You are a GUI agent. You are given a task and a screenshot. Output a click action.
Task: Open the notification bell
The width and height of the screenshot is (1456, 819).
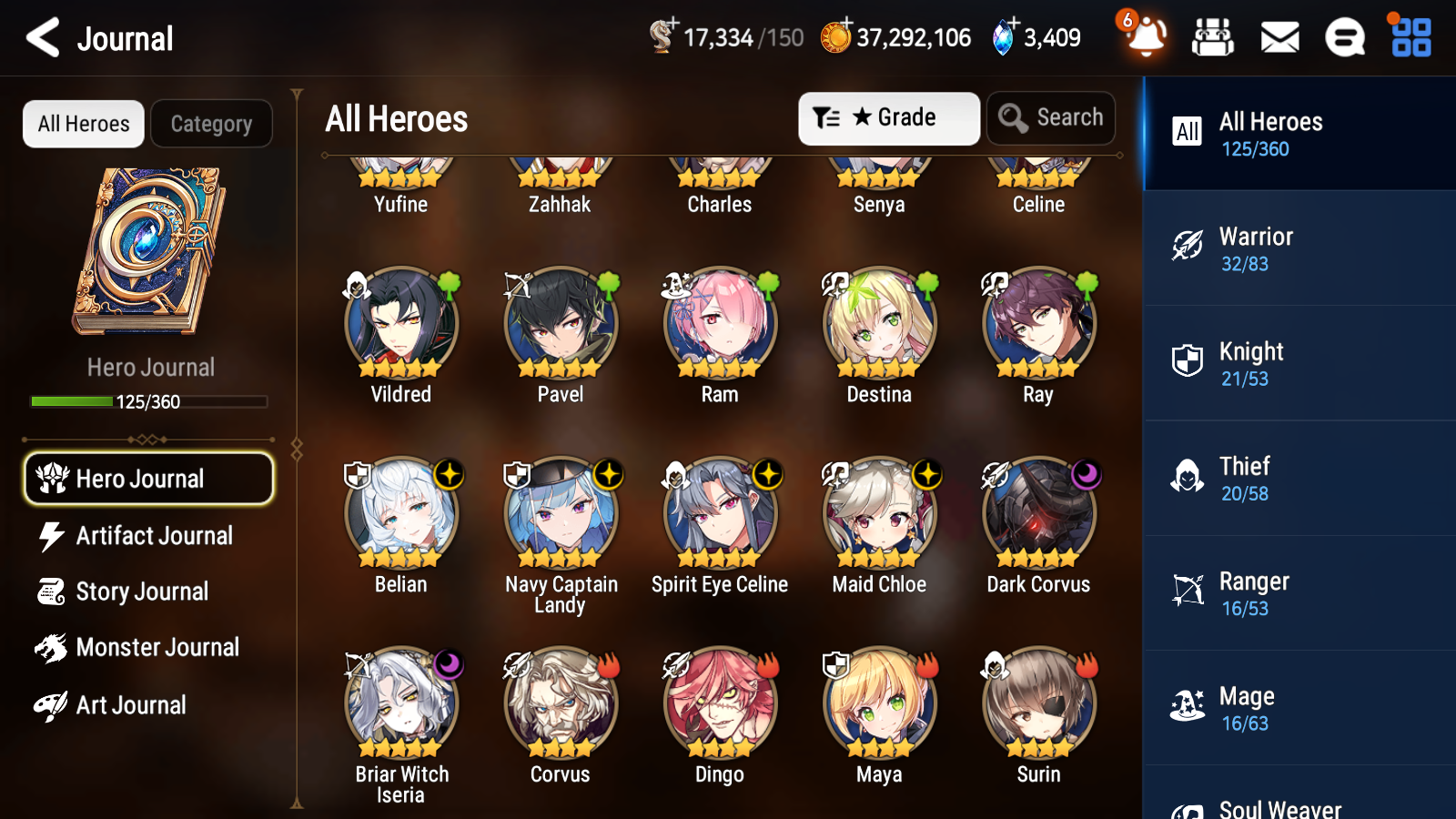(1146, 37)
